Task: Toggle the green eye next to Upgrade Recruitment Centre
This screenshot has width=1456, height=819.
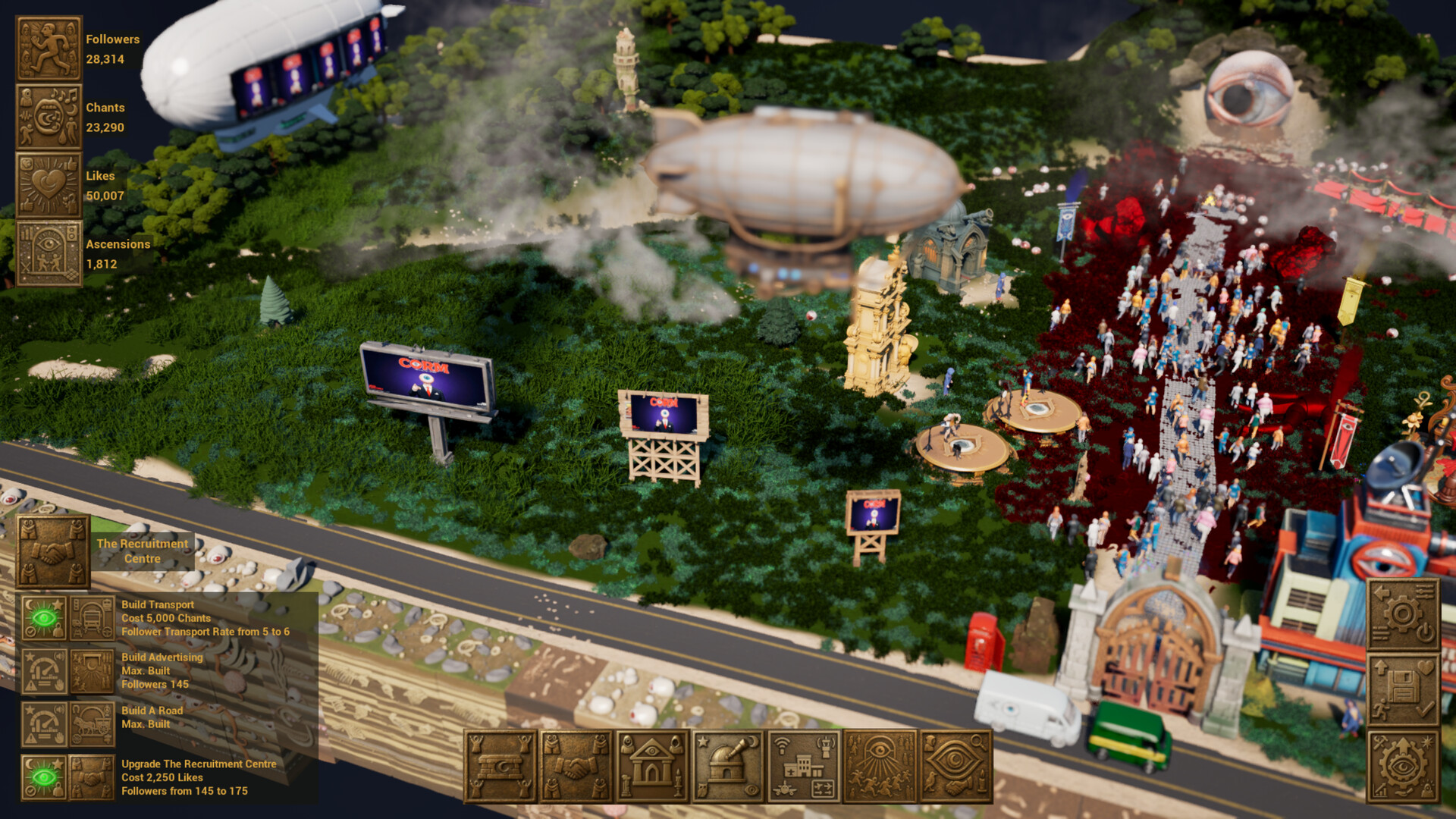Action: [x=44, y=777]
